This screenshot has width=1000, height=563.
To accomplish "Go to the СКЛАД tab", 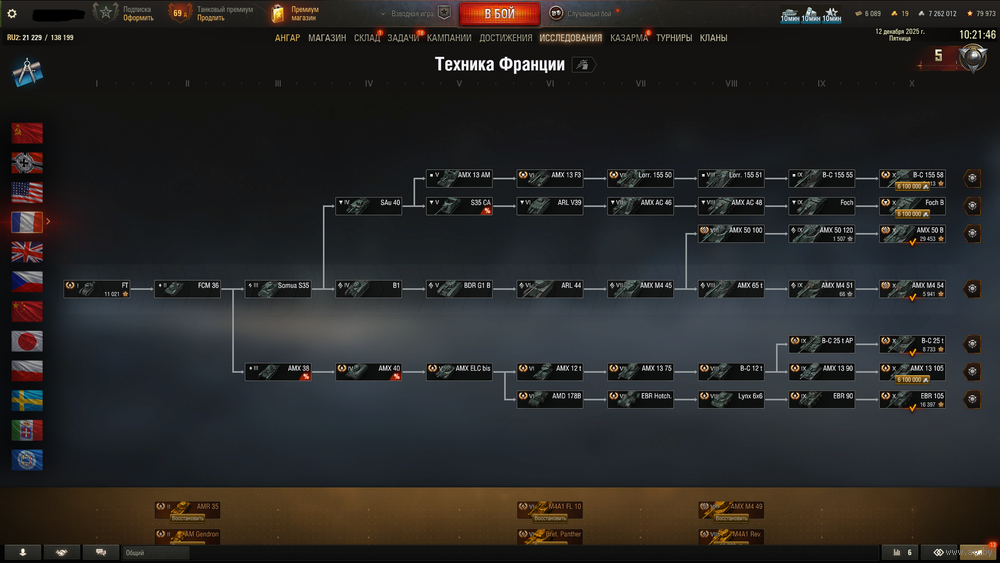I will (x=367, y=38).
